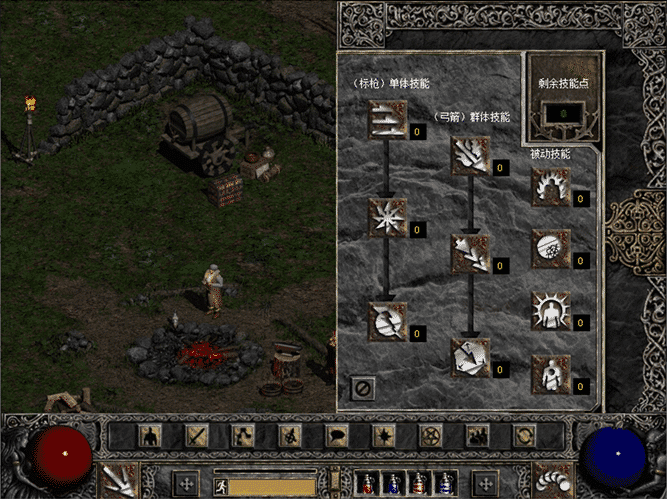Choose the lightning javelin skill at the column's end
The height and width of the screenshot is (499, 667).
(387, 320)
